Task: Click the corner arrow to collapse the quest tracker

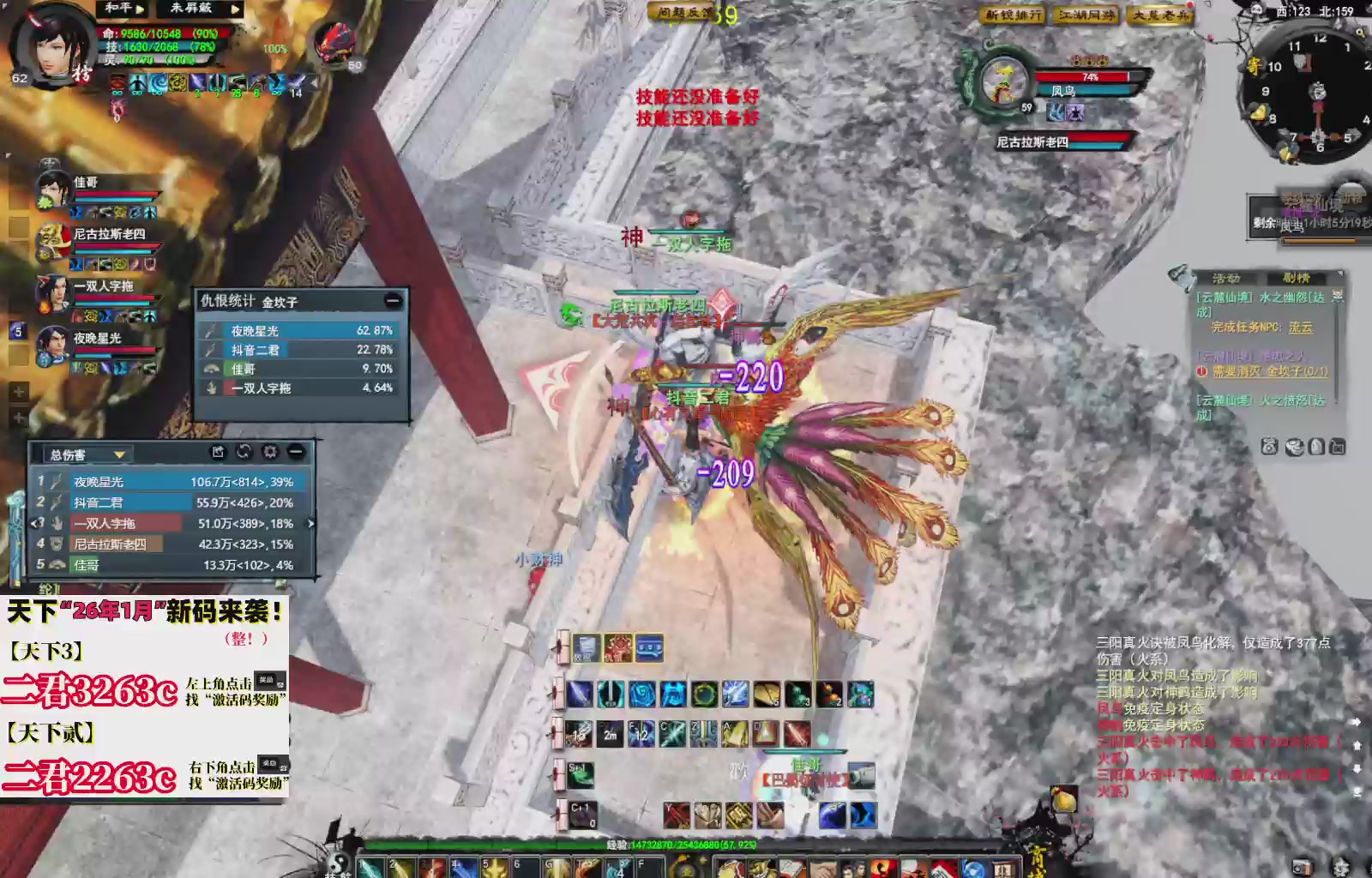Action: (x=1340, y=274)
